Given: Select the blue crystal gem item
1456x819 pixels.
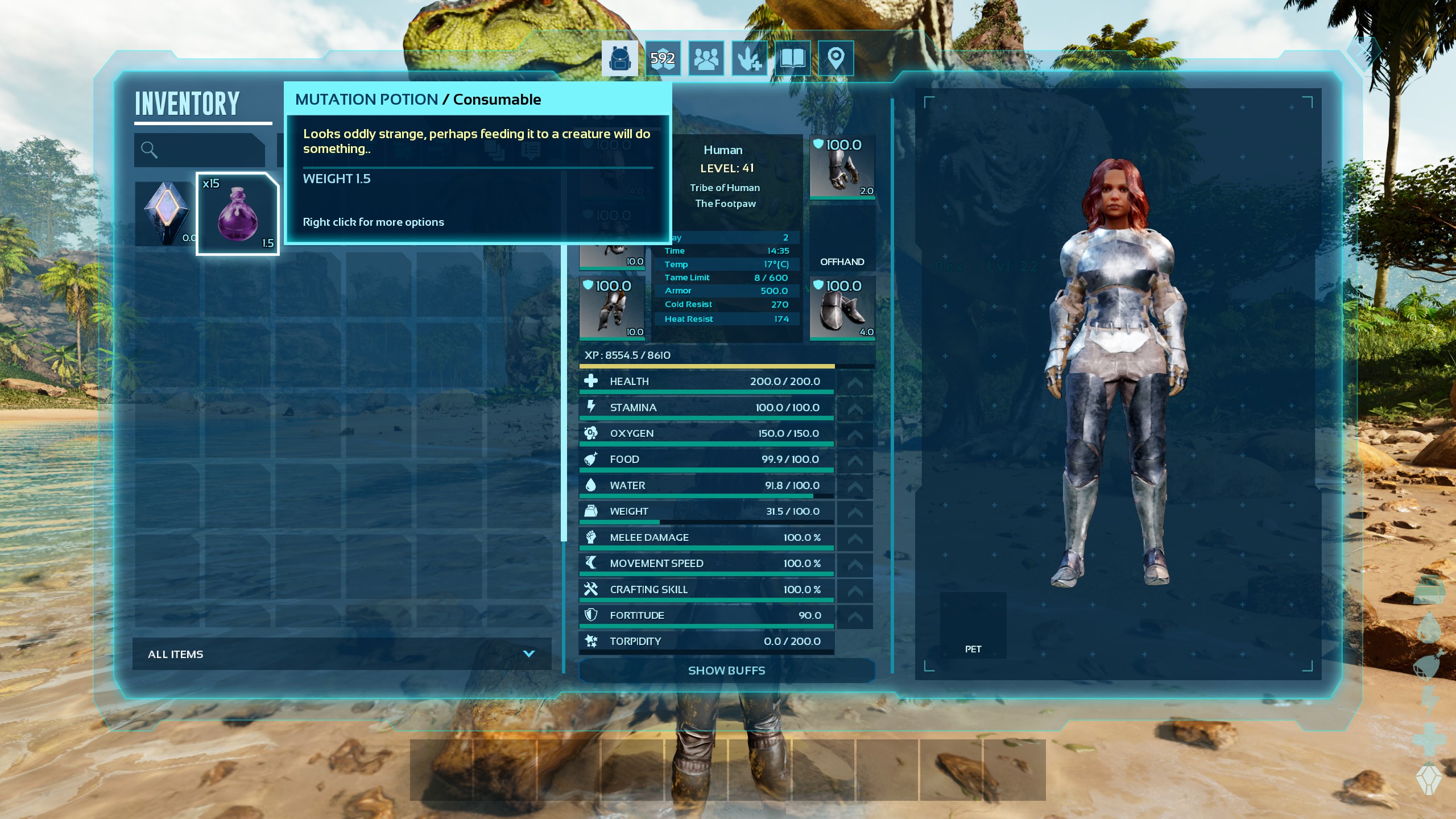Looking at the screenshot, I should (x=165, y=213).
